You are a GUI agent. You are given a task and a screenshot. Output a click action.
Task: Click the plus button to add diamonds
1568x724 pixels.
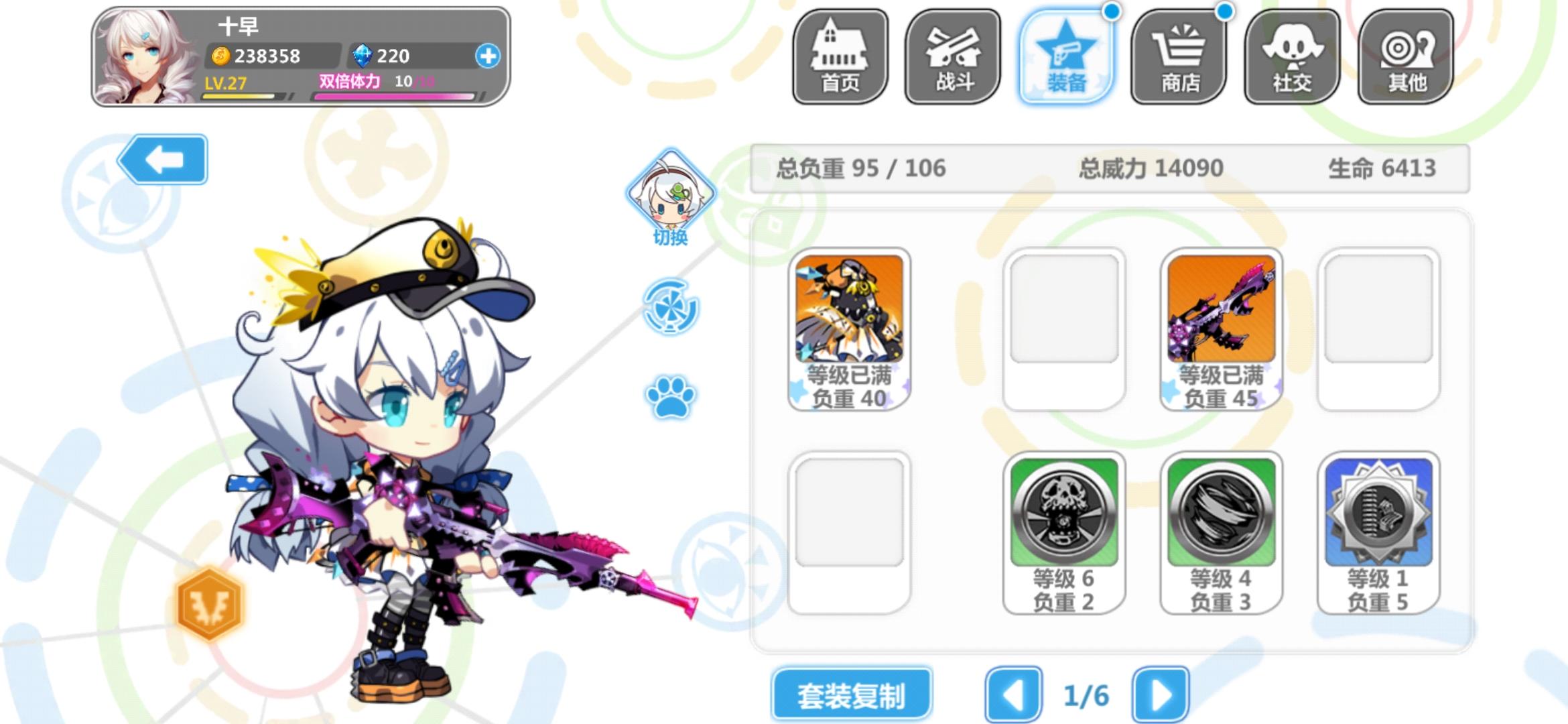pyautogui.click(x=490, y=57)
